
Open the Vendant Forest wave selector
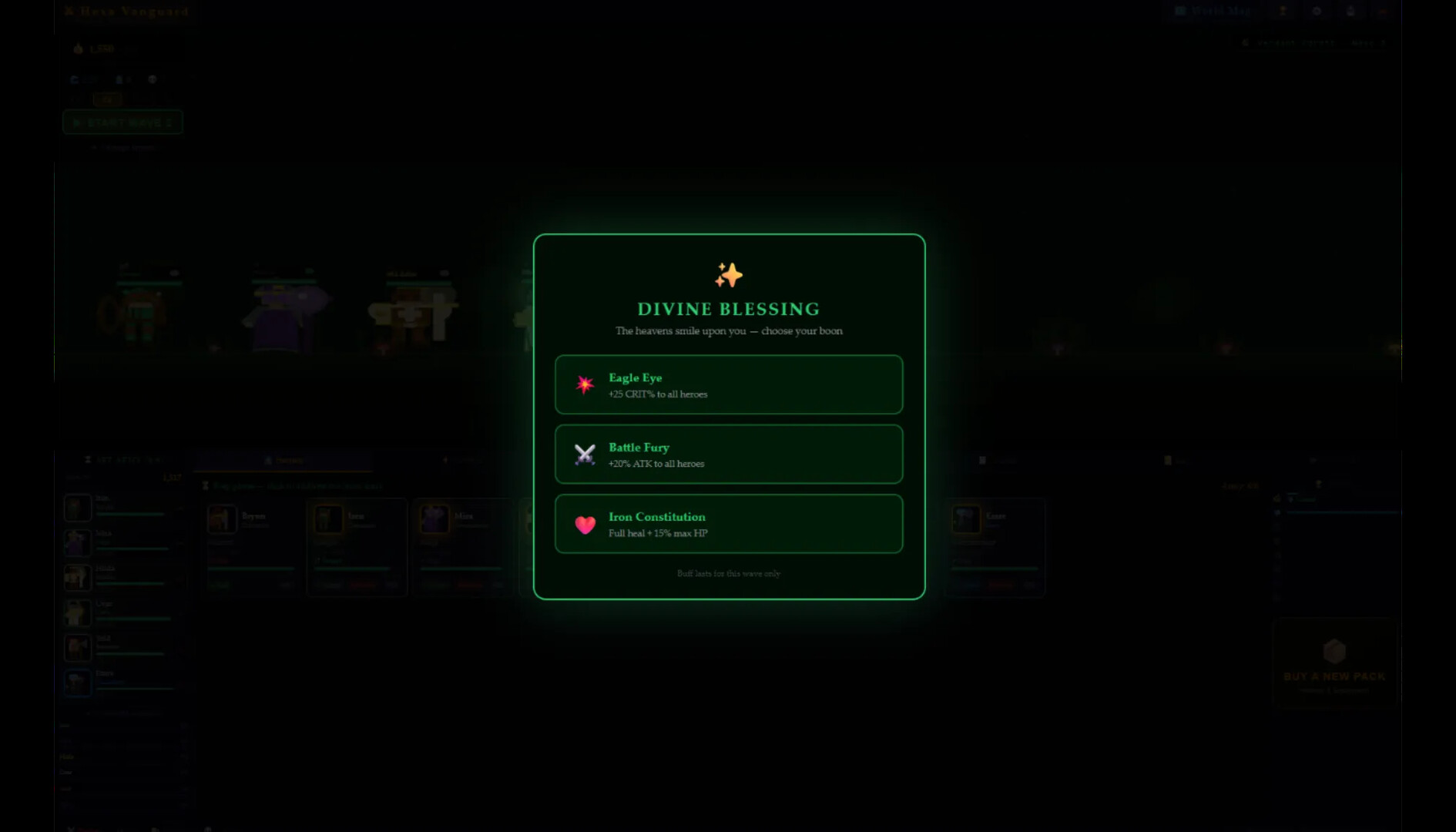(x=1310, y=42)
